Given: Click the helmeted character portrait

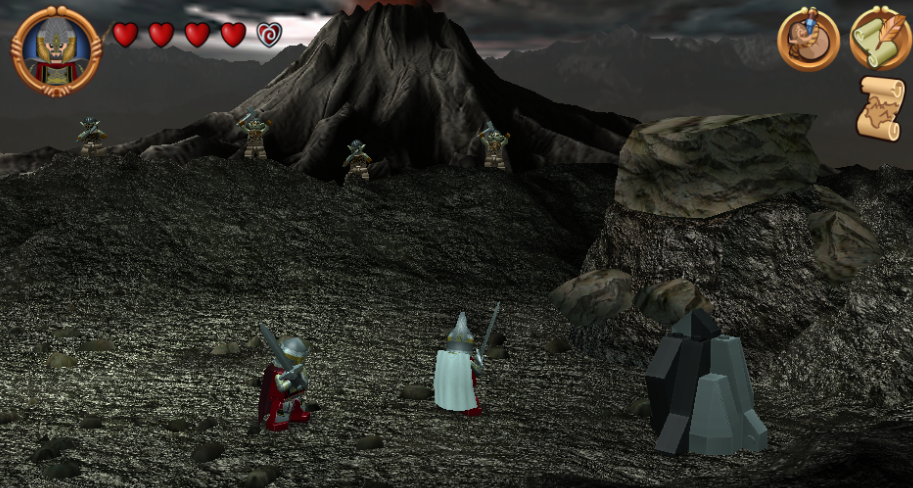Looking at the screenshot, I should 56,50.
